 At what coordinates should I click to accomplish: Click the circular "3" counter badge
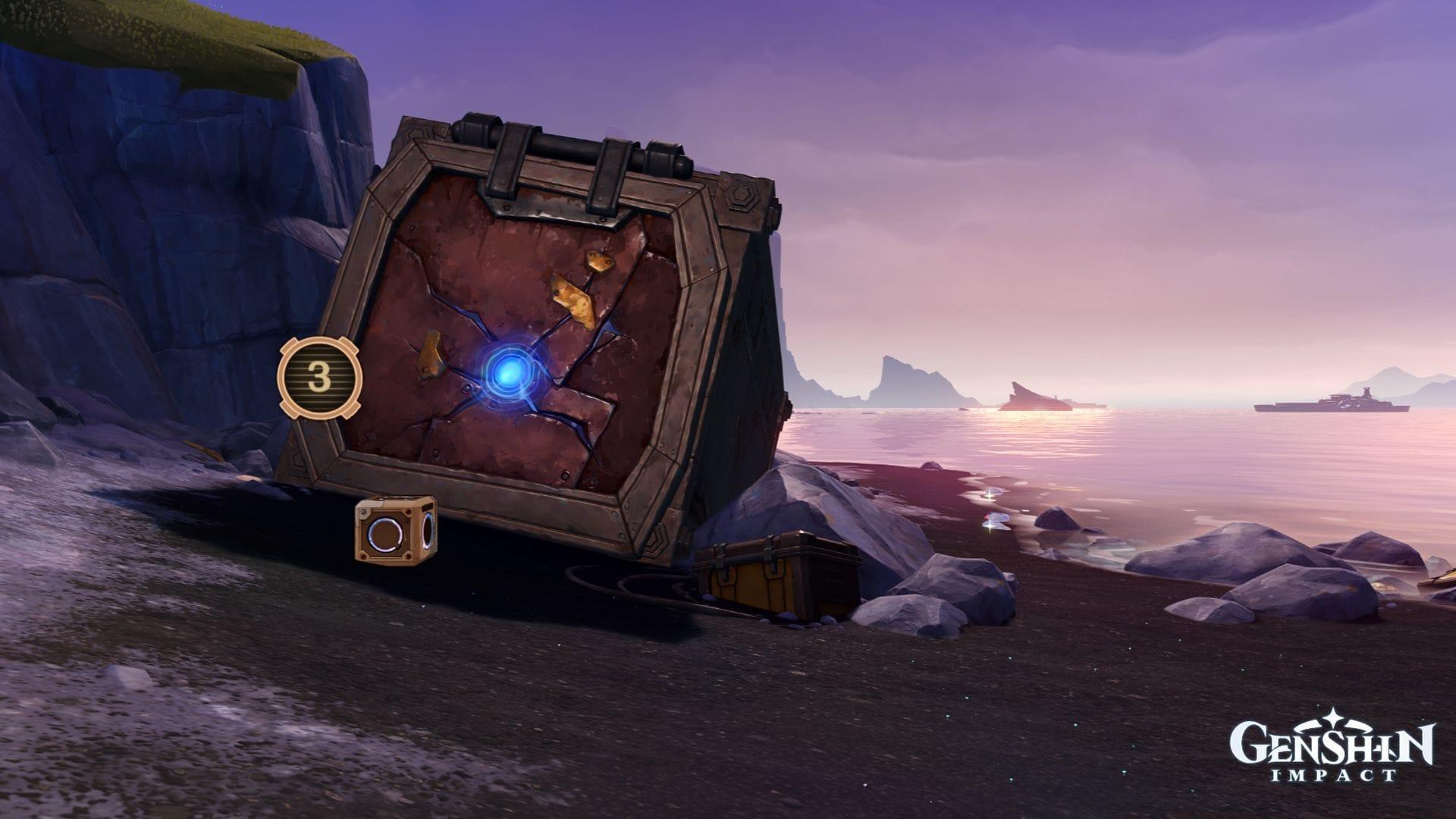318,375
